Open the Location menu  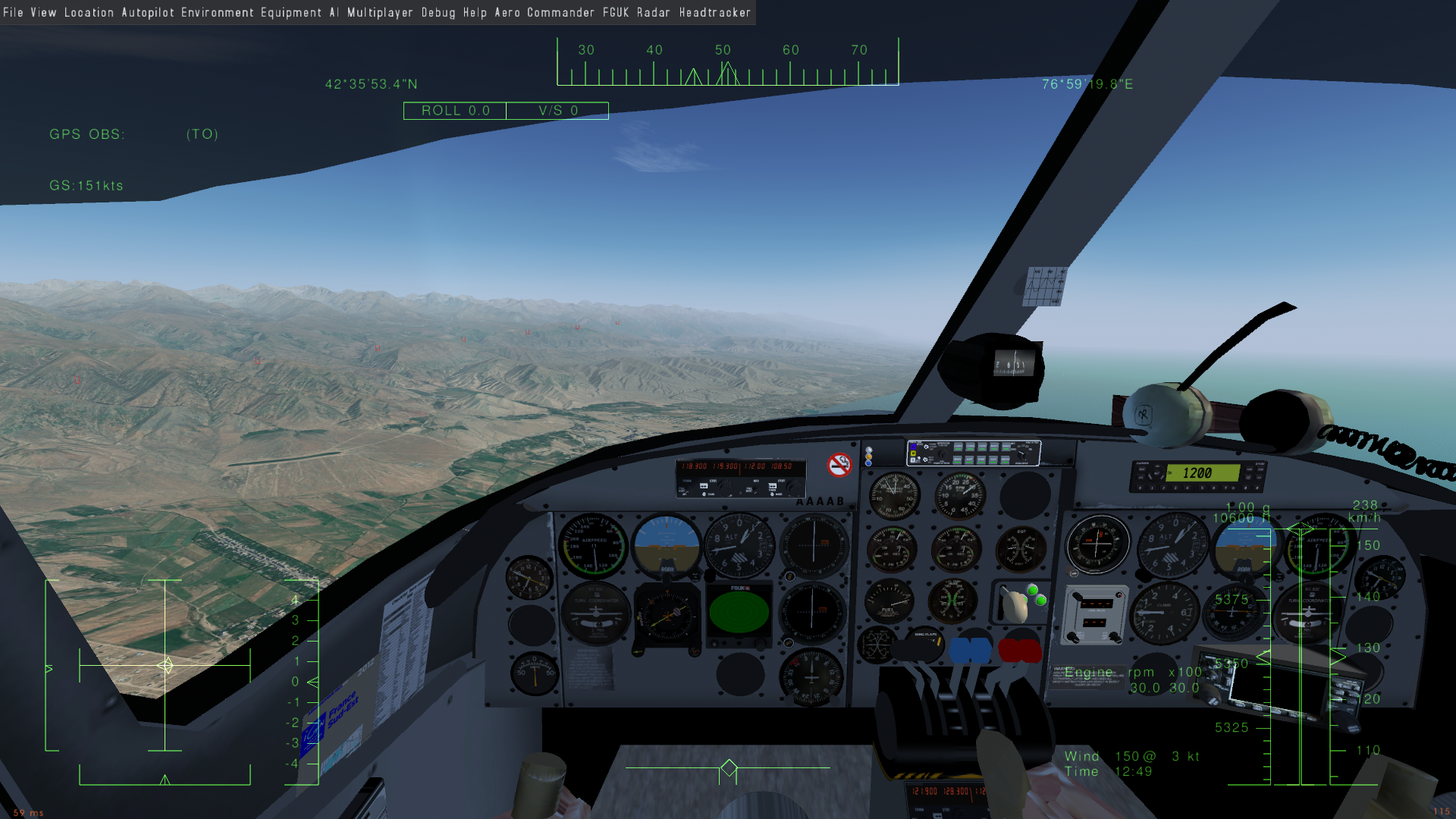(89, 12)
